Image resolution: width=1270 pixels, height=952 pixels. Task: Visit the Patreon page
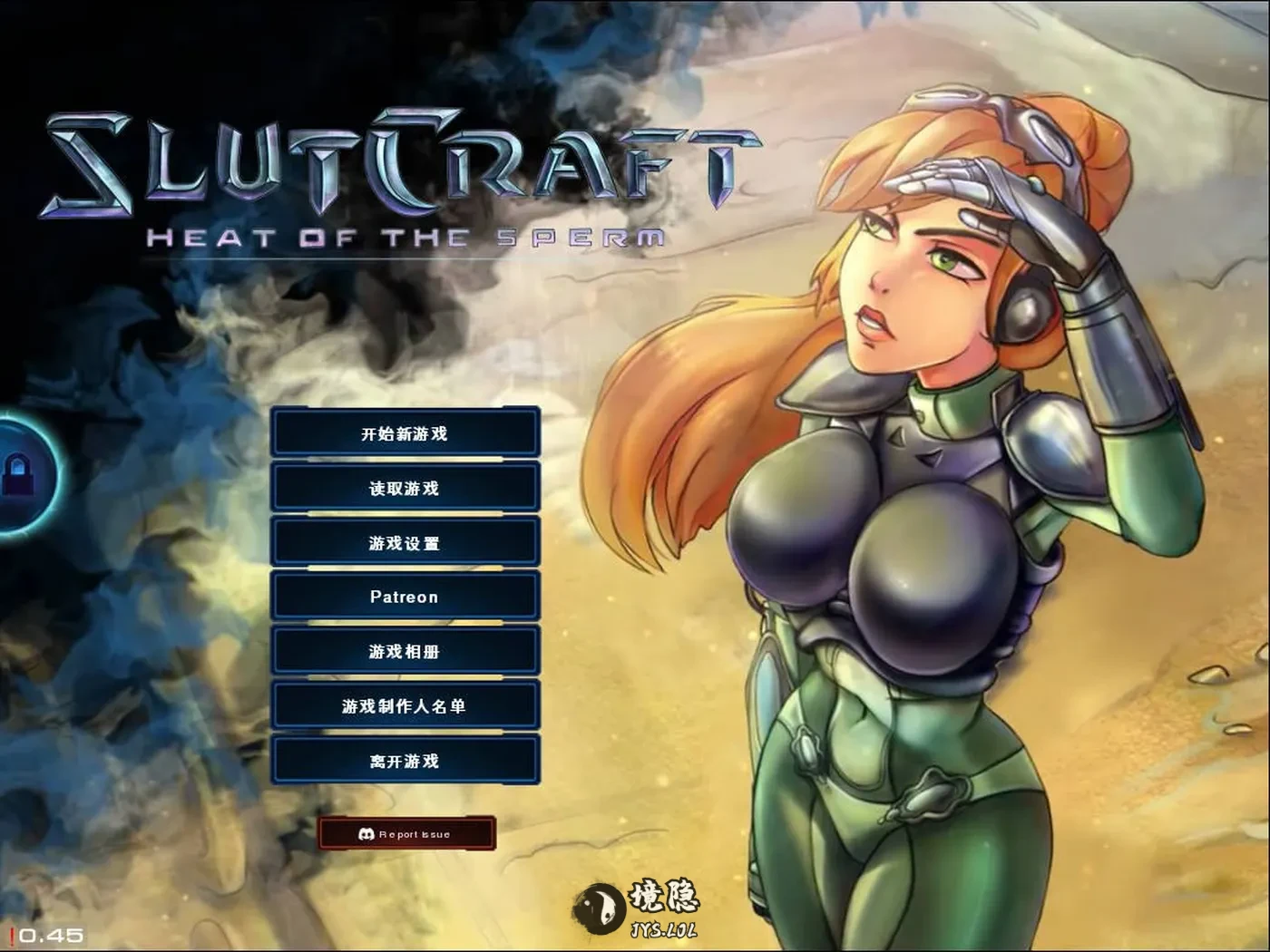click(405, 597)
